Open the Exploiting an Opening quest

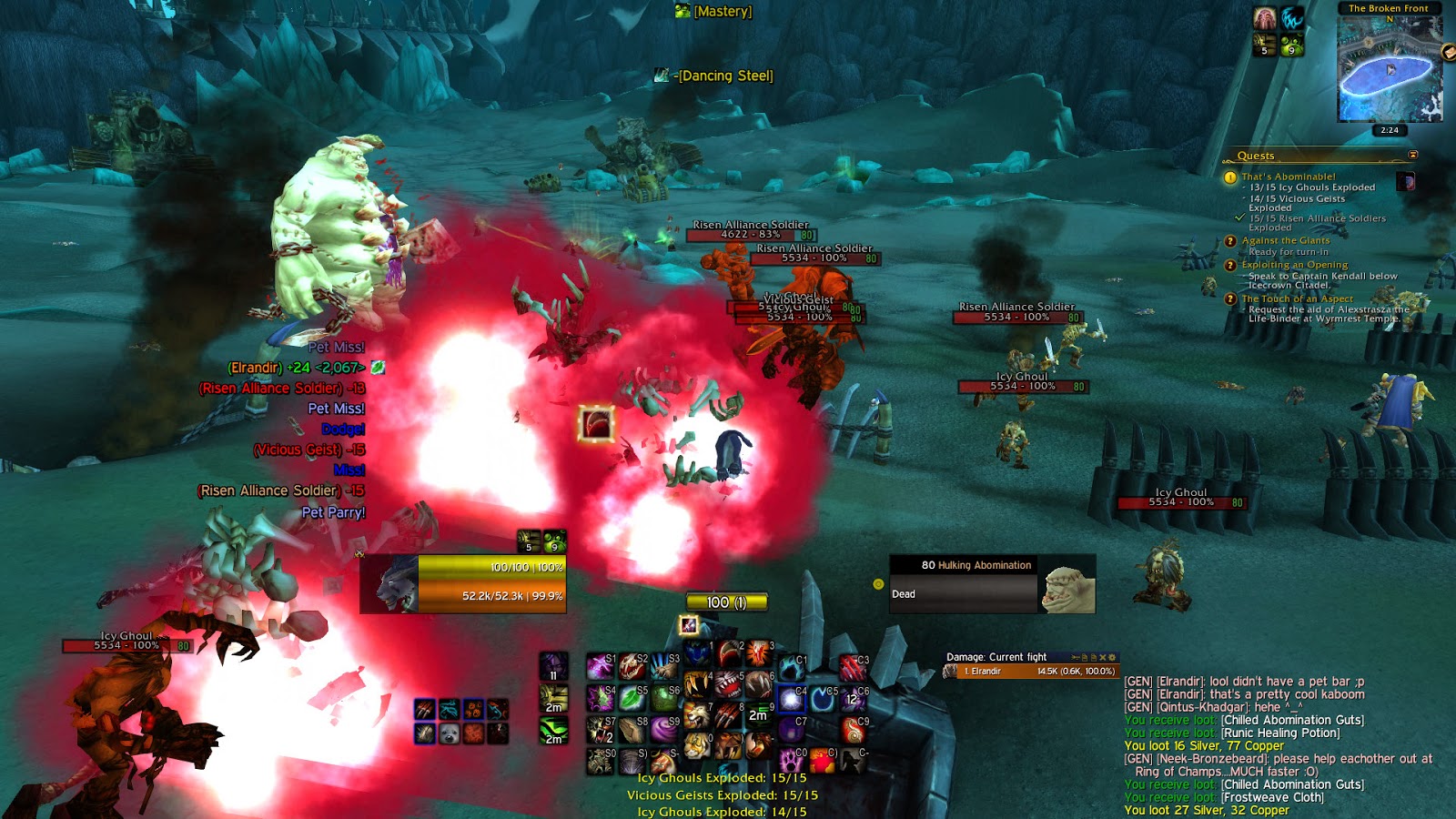coord(1294,265)
